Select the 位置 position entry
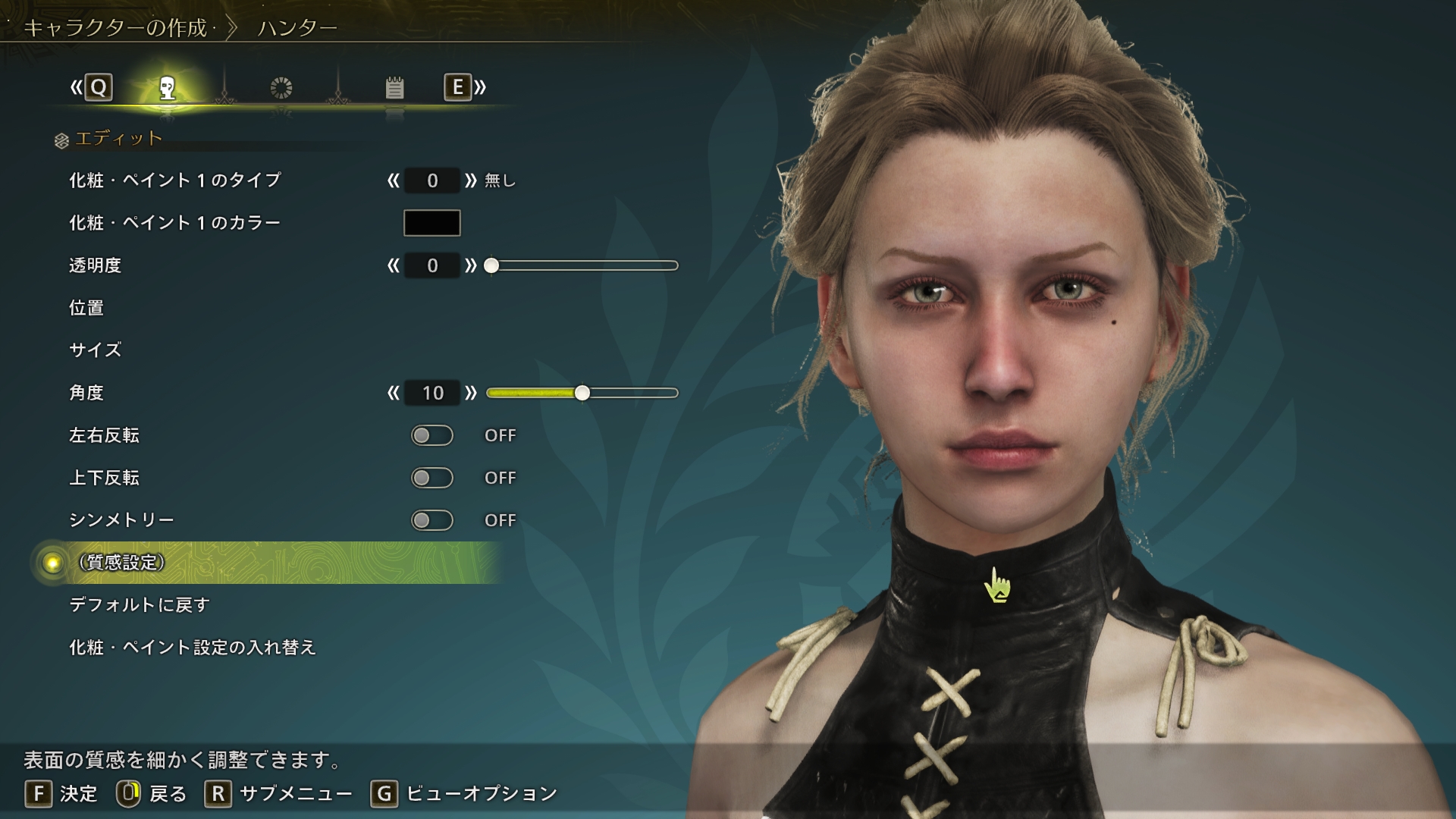 click(86, 308)
